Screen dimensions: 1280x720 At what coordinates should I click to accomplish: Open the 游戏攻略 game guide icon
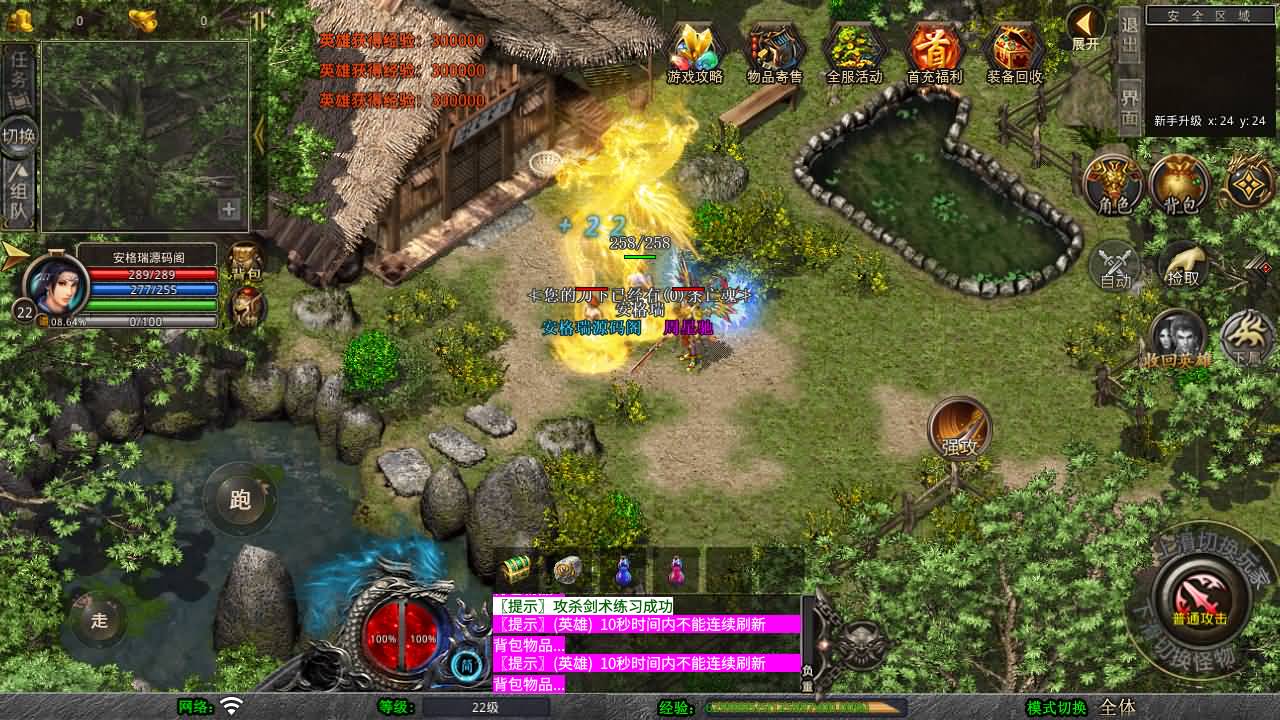[x=695, y=50]
